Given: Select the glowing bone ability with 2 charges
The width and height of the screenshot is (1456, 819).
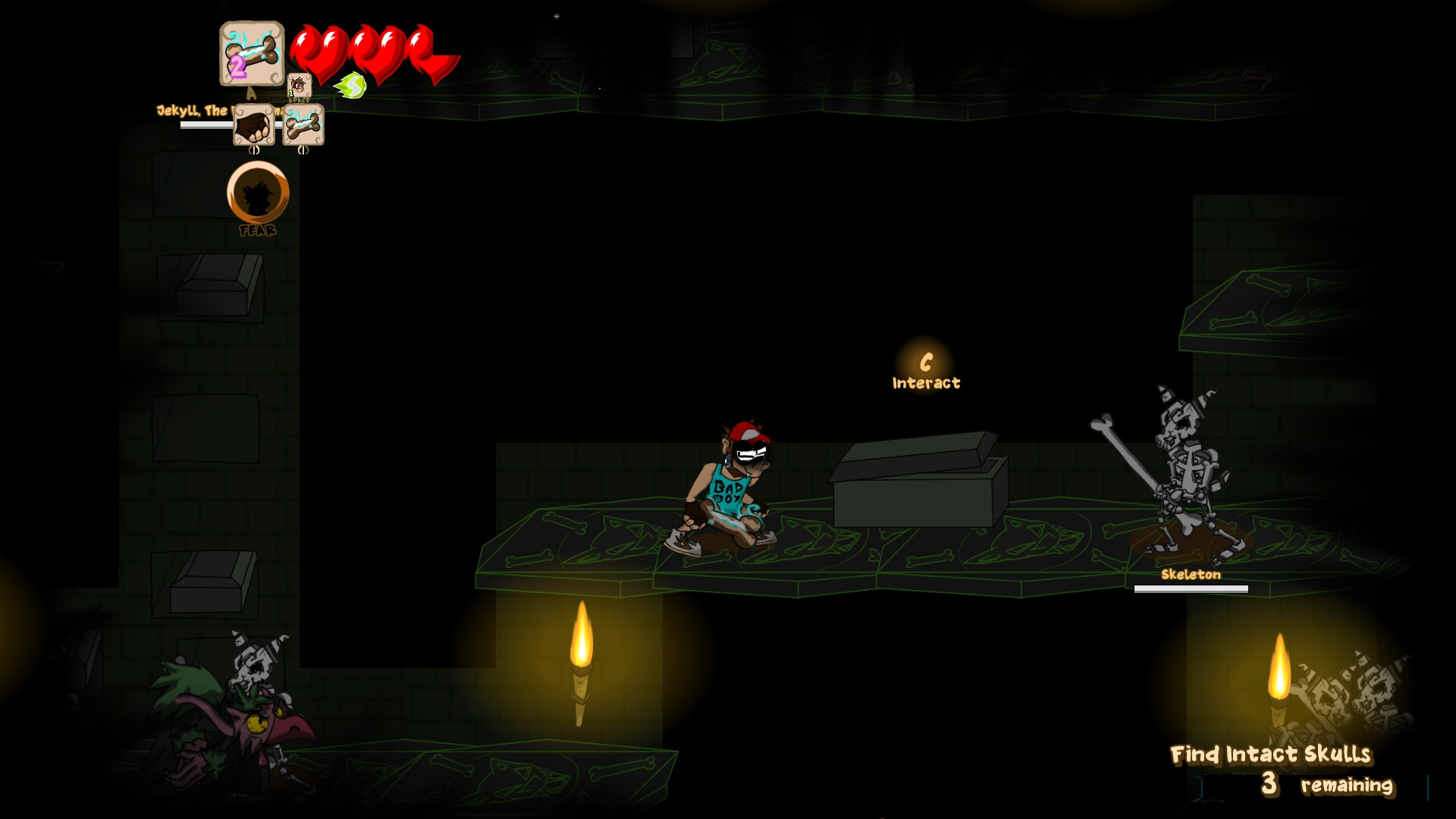Looking at the screenshot, I should [253, 55].
